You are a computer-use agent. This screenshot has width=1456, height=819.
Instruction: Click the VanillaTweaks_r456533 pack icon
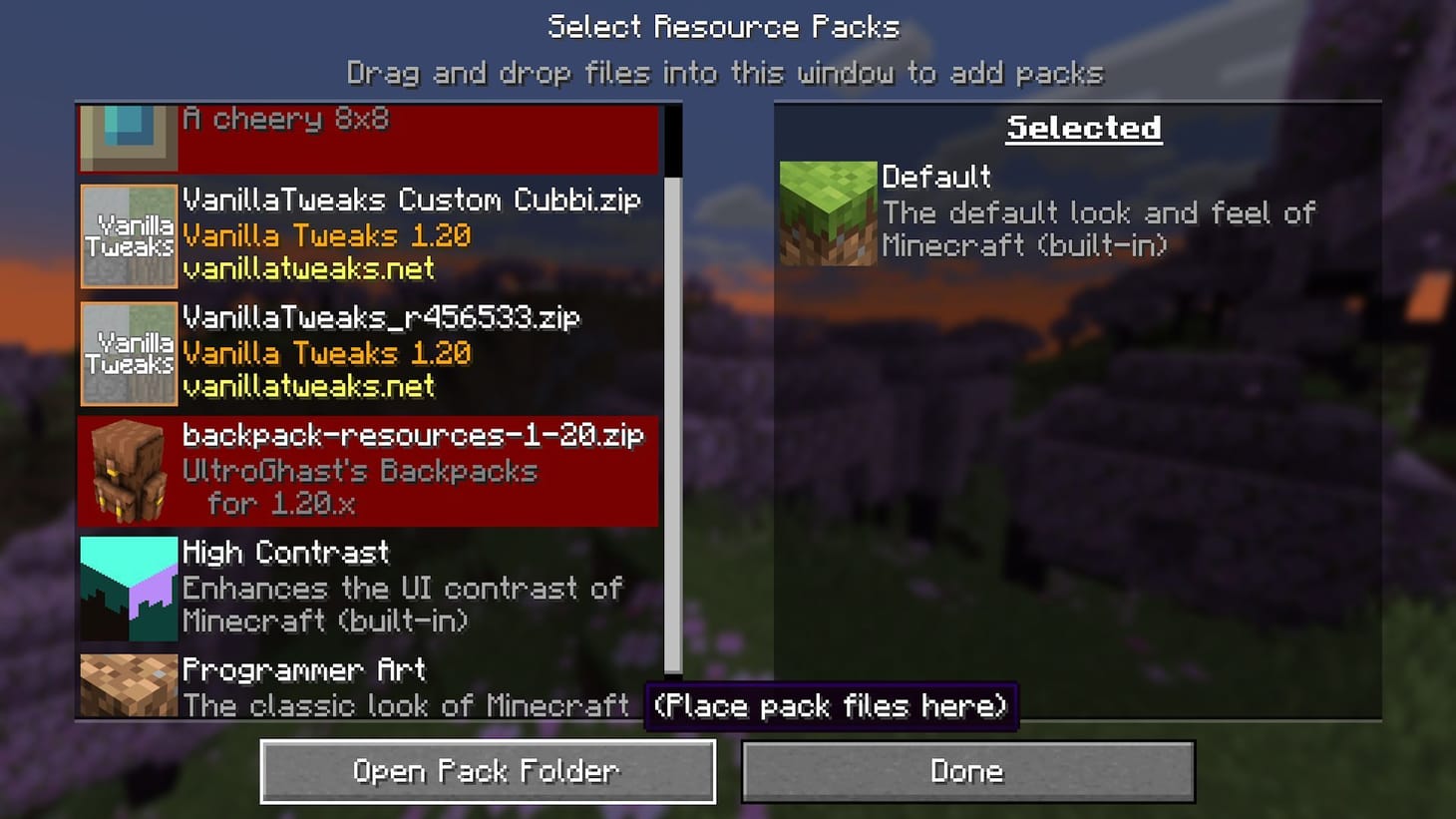pyautogui.click(x=128, y=354)
